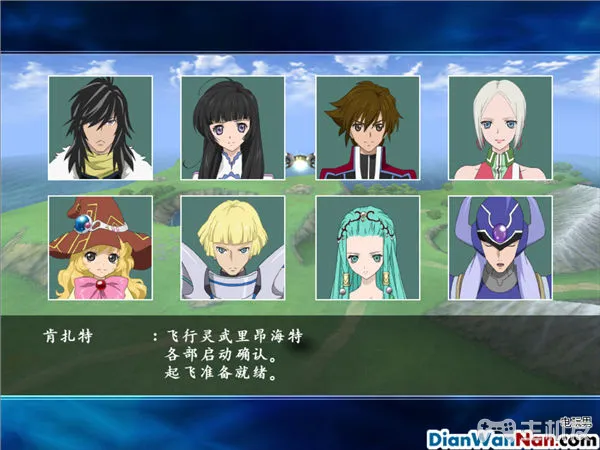Viewport: 600px width, 450px height.
Task: Select the white-haired woman portrait
Action: (499, 128)
